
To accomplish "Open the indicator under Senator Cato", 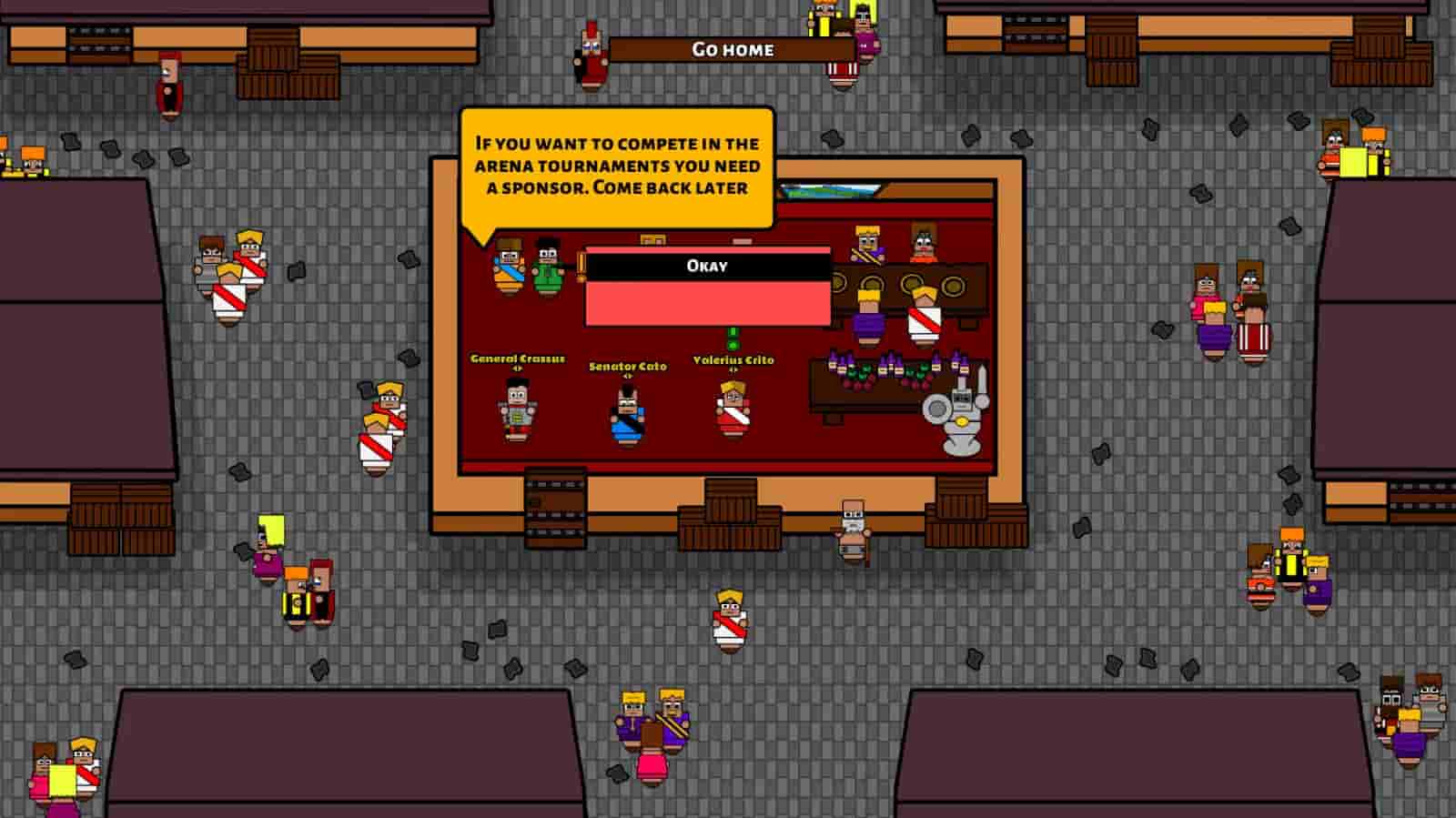I will [x=627, y=374].
